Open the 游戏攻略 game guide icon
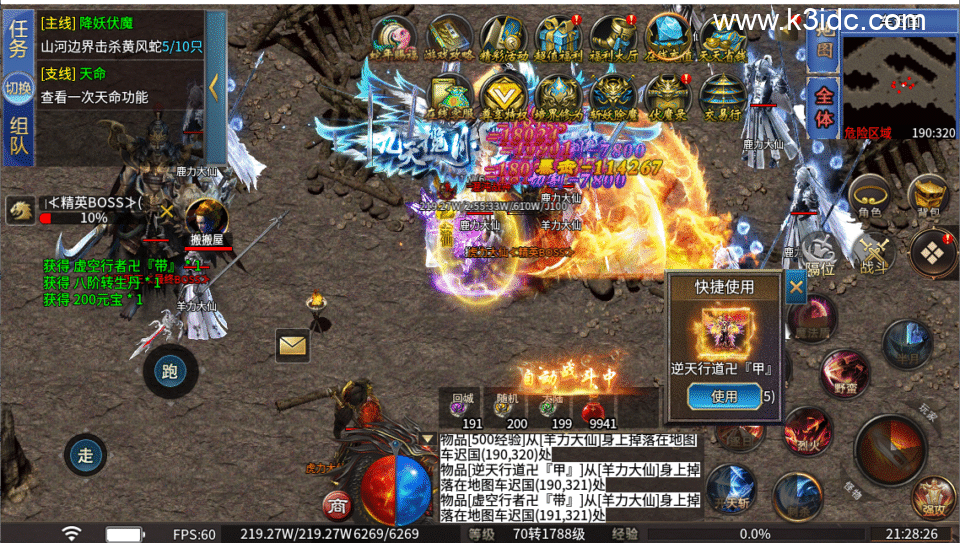960x543 pixels. point(451,40)
